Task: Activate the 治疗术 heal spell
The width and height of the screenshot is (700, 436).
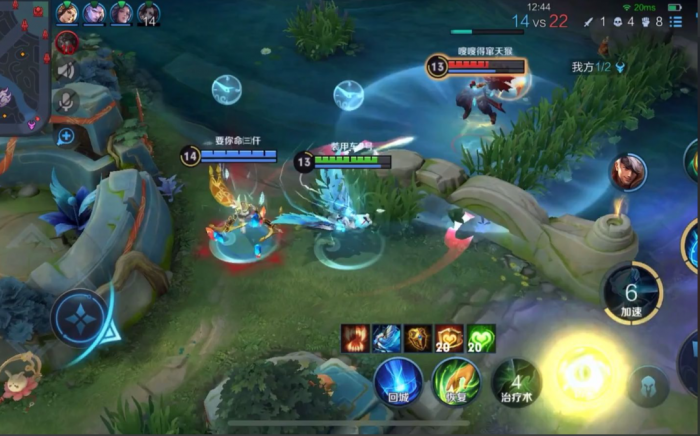Action: tap(516, 382)
